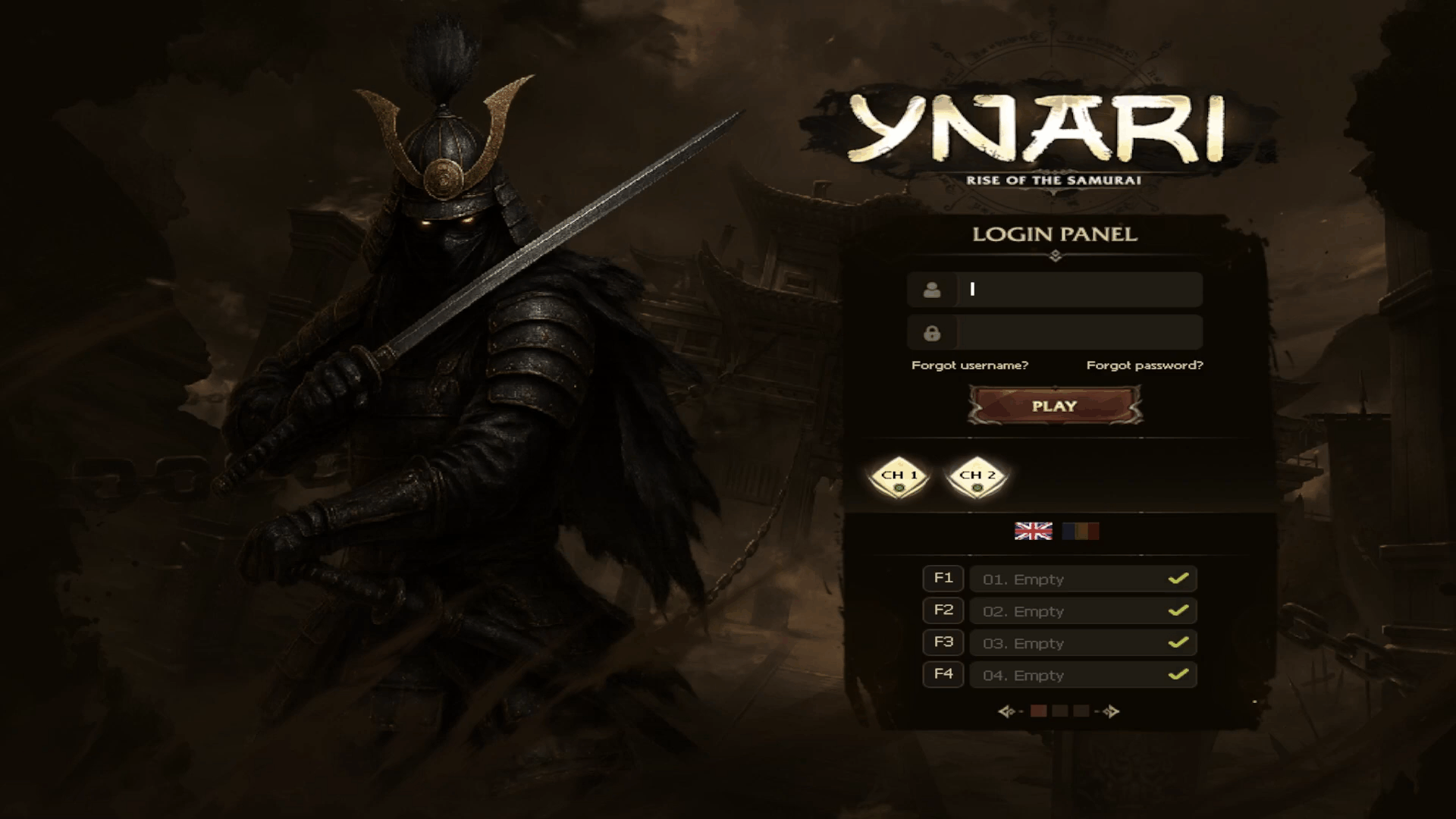
Task: Choose the F4 saved account button
Action: pyautogui.click(x=943, y=674)
